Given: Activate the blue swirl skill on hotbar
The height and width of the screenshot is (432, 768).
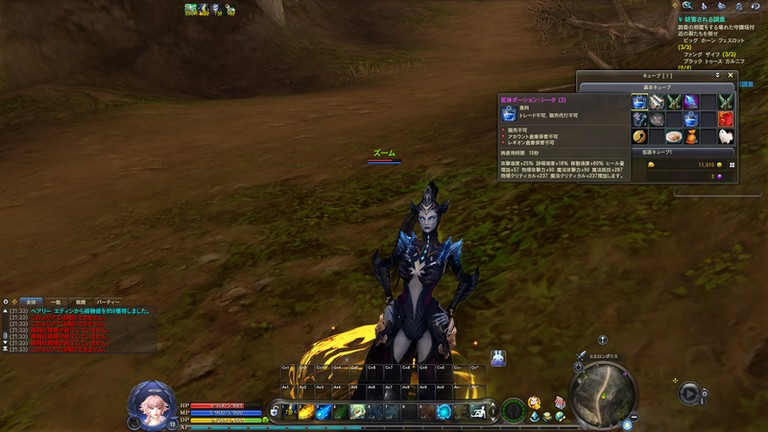Looking at the screenshot, I should [x=442, y=412].
